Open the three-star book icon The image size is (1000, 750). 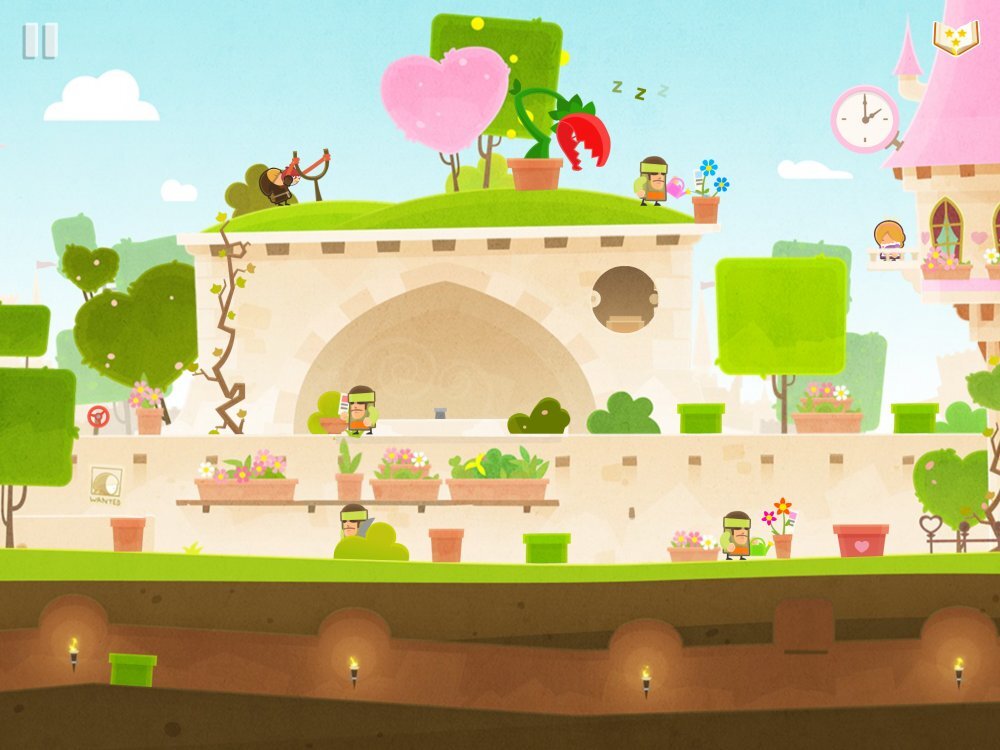956,38
